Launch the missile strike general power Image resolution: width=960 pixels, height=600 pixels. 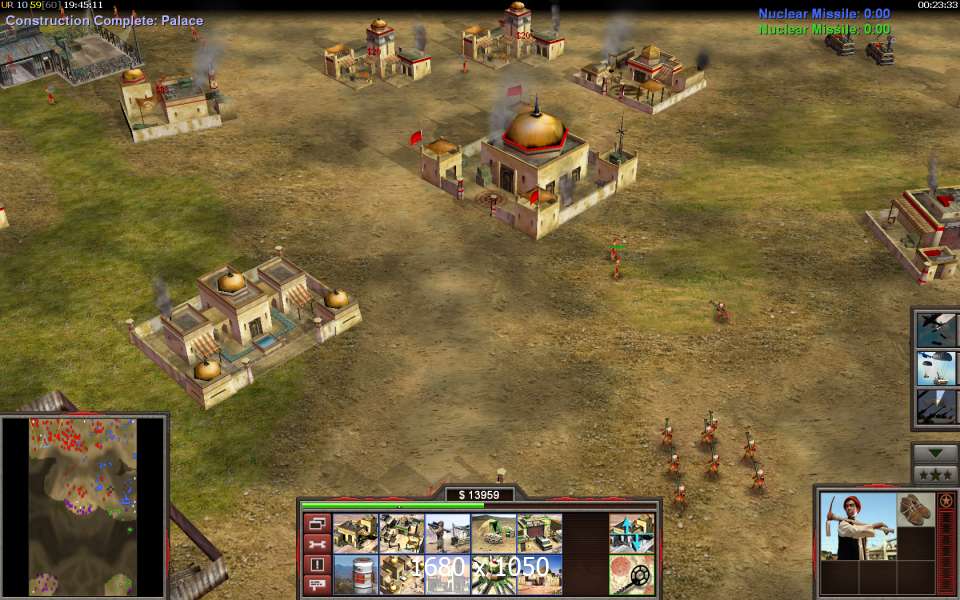(937, 406)
